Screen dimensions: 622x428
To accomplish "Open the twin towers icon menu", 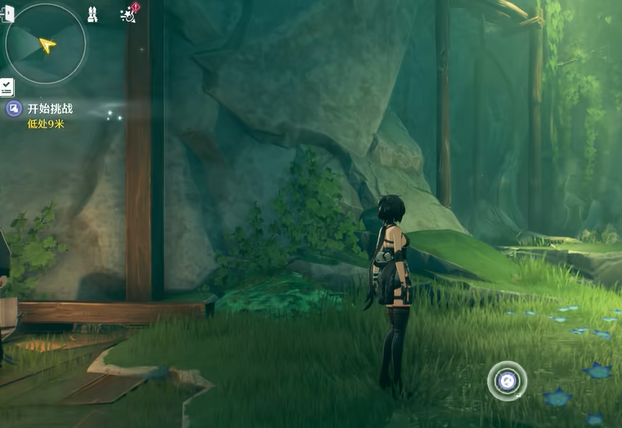I will (92, 14).
